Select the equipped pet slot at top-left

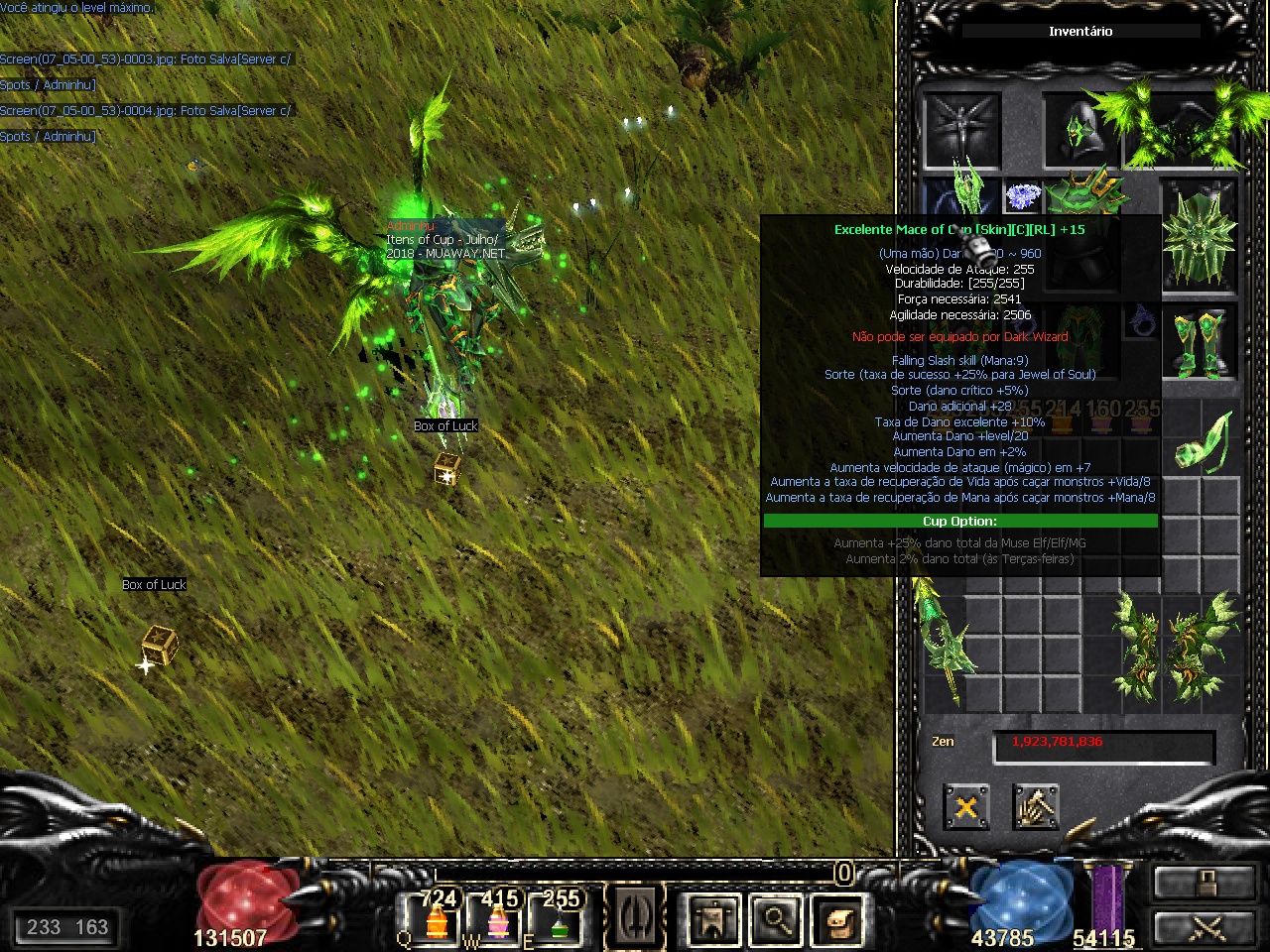tap(961, 130)
